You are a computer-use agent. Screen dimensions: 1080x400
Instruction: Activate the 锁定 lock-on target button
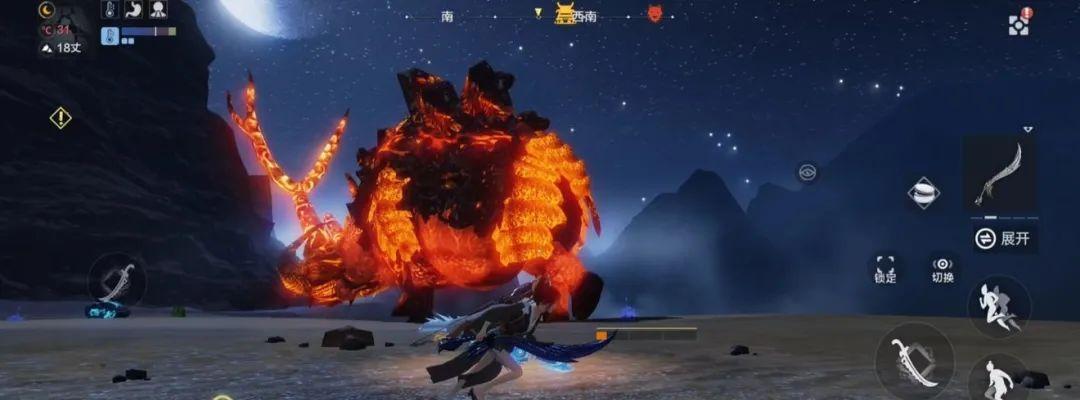[885, 267]
